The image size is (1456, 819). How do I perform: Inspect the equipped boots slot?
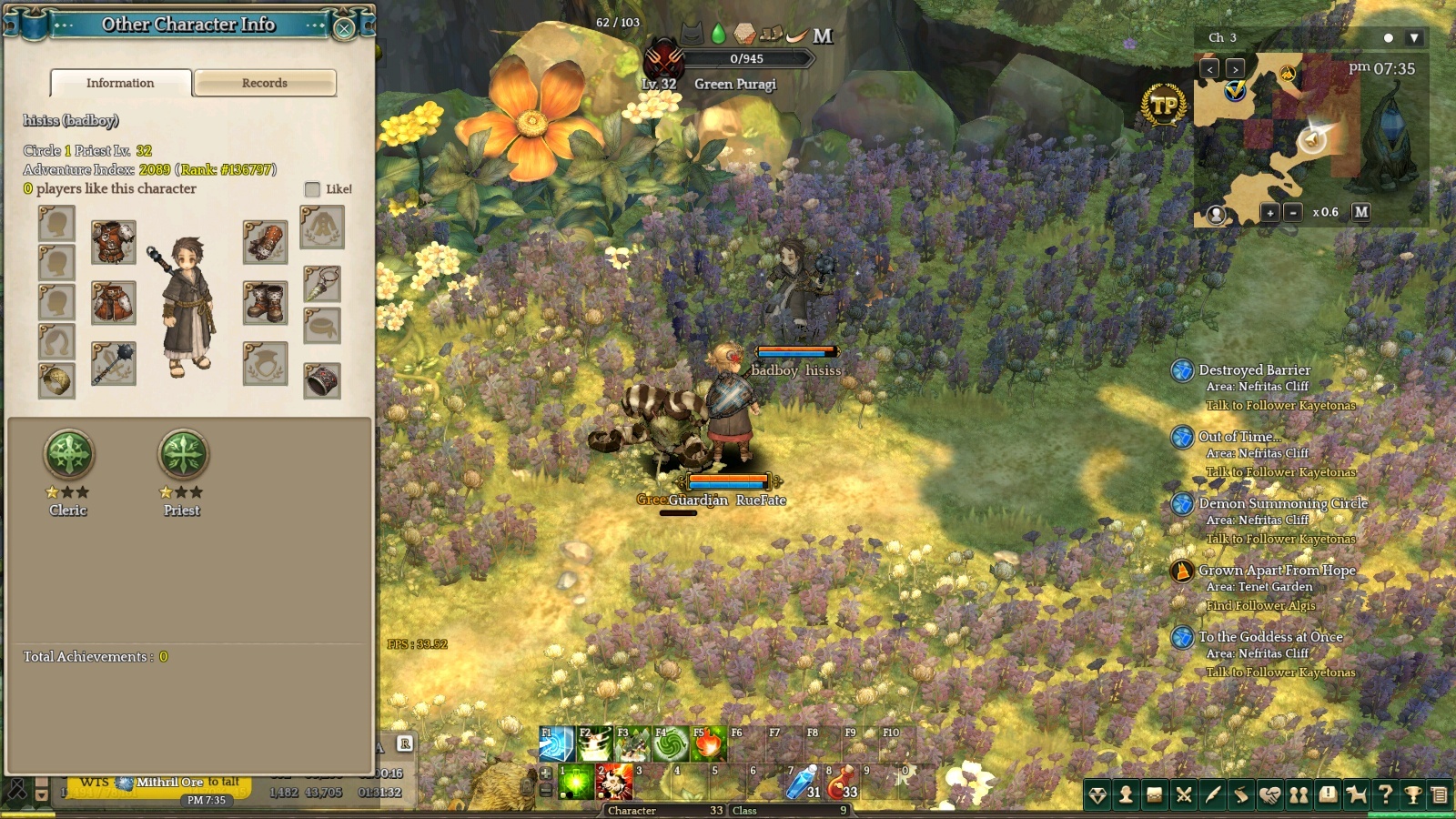coord(265,303)
